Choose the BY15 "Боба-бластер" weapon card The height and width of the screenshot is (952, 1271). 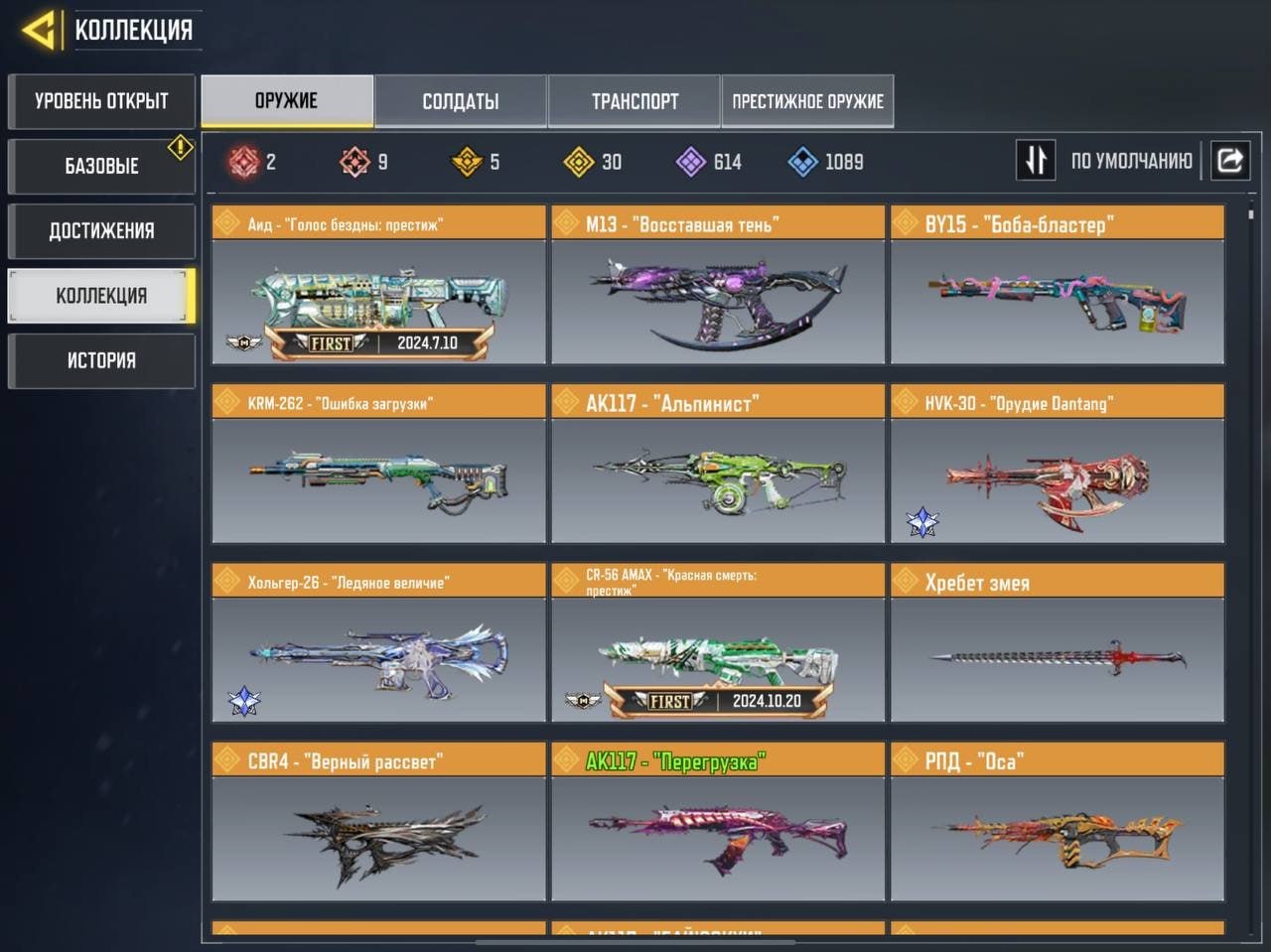[x=1057, y=286]
